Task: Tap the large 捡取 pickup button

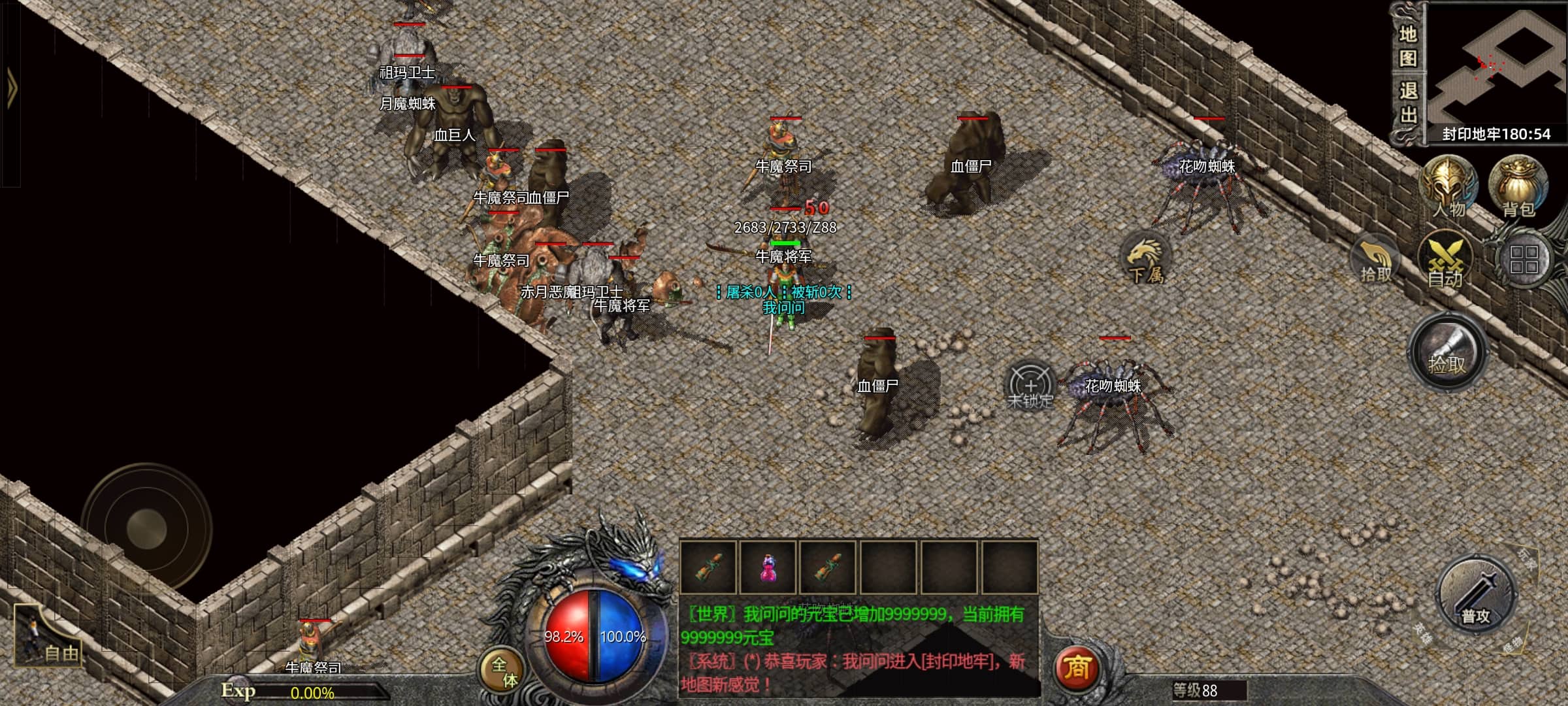Action: pos(1448,353)
